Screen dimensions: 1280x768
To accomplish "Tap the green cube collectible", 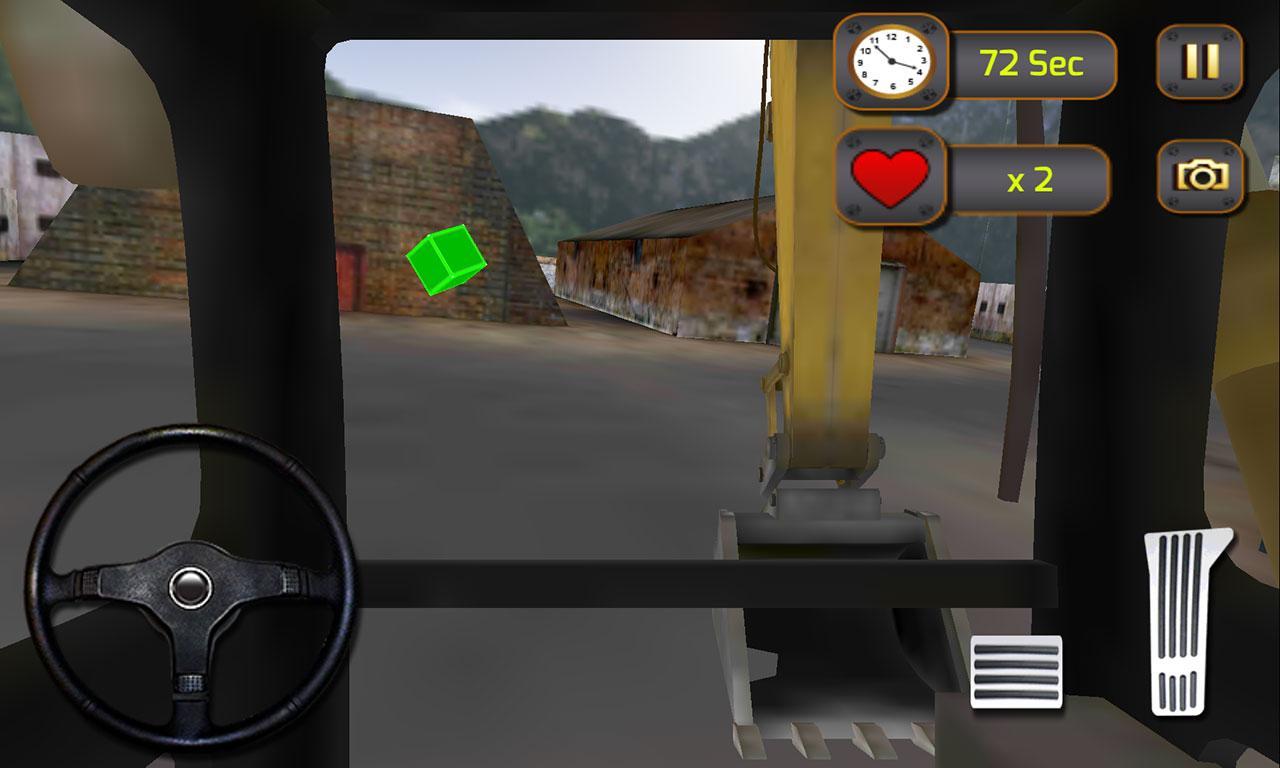I will 446,261.
